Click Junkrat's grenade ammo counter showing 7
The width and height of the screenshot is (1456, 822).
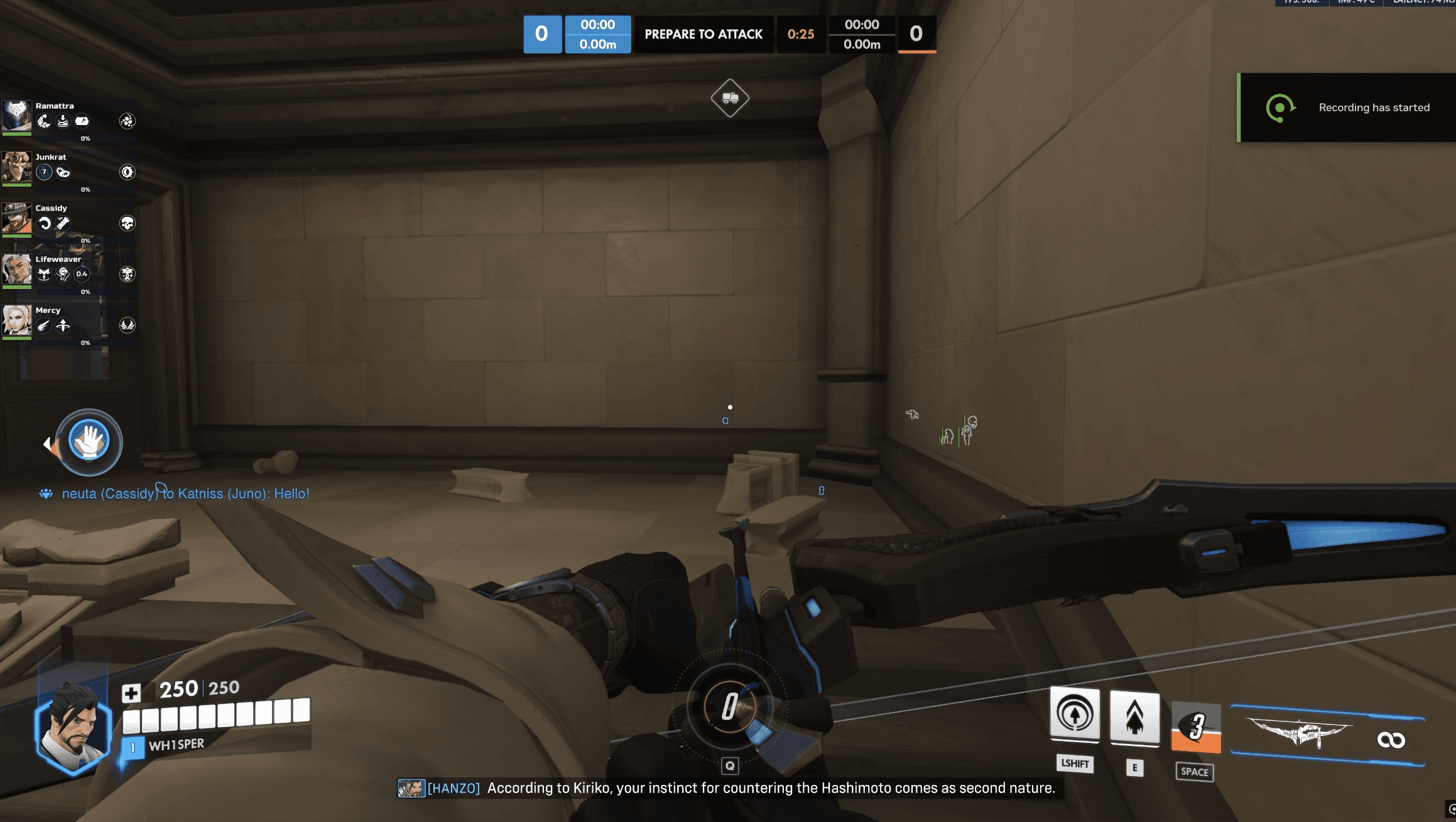tap(44, 172)
